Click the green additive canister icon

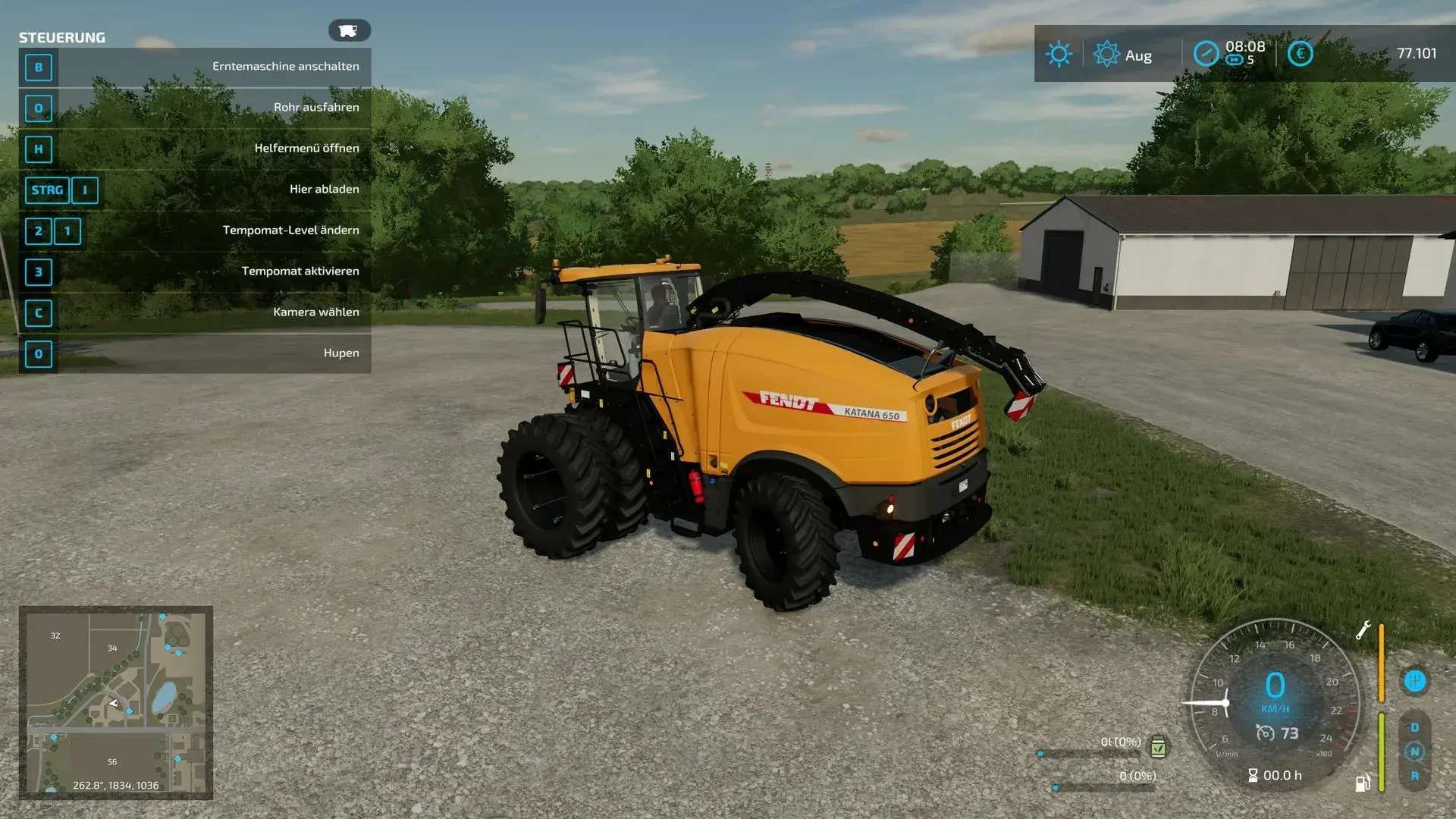pos(1158,747)
